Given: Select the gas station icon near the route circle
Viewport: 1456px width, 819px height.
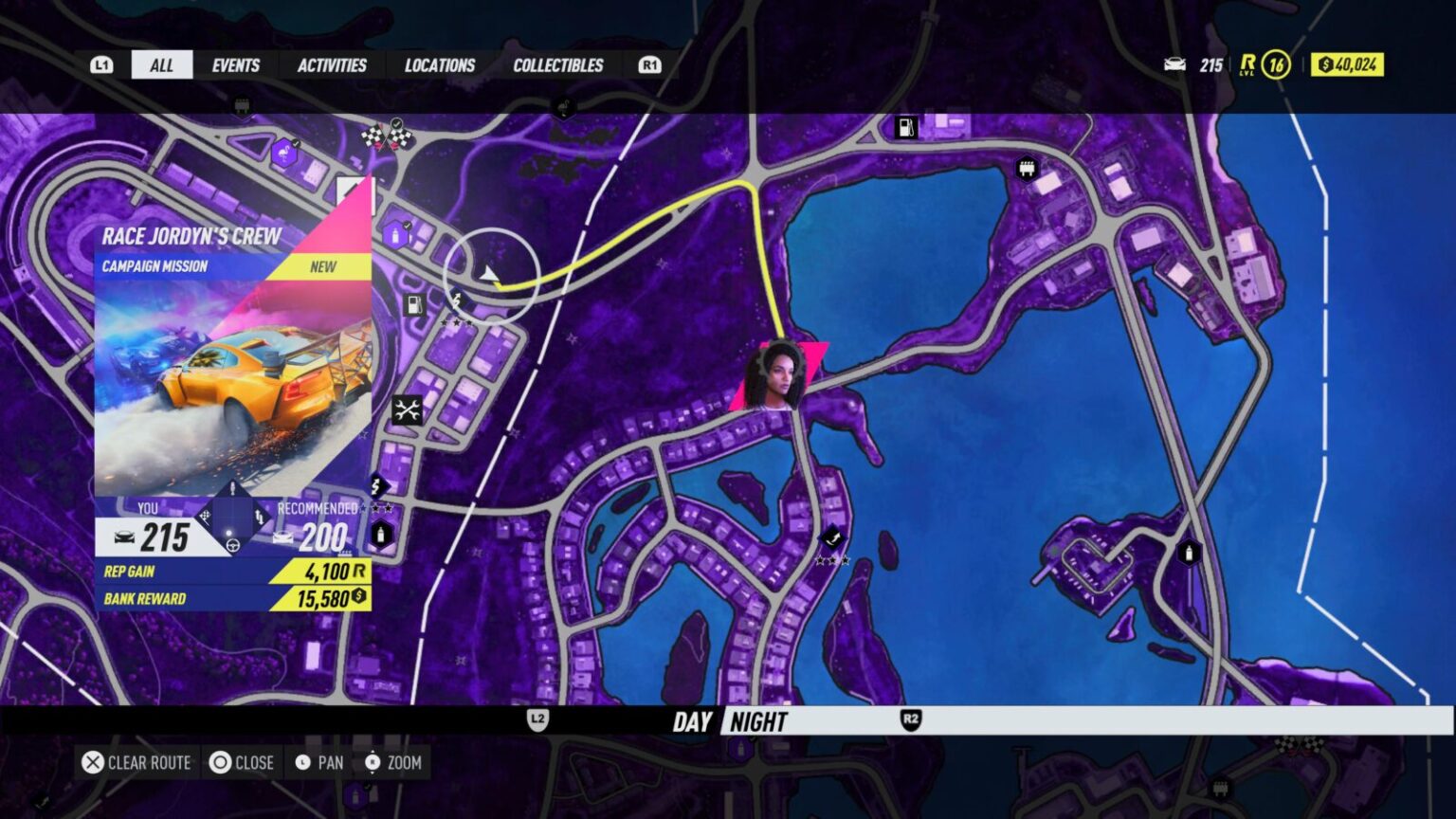Looking at the screenshot, I should pos(414,305).
